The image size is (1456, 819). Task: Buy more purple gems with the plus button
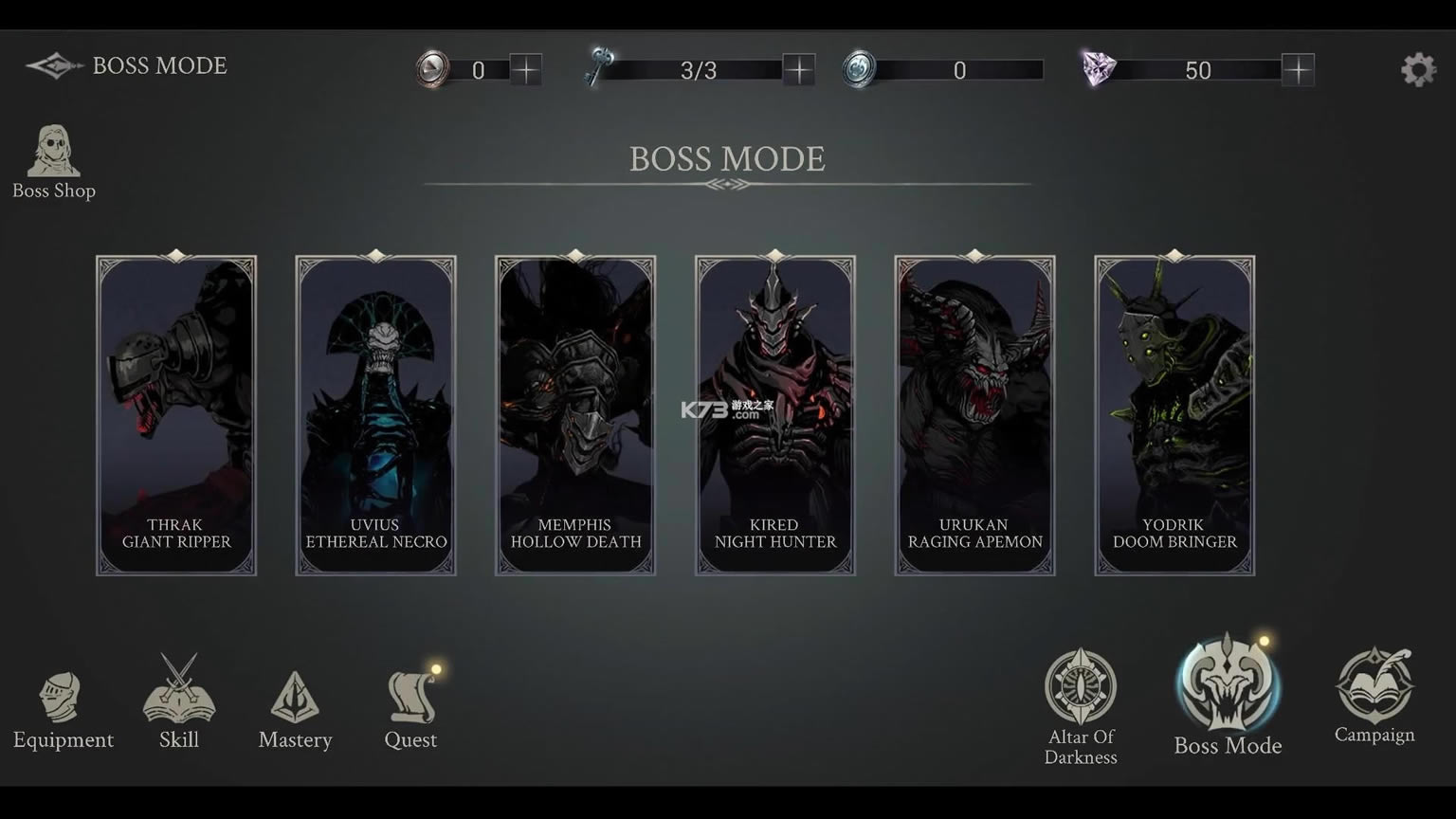(x=1298, y=69)
